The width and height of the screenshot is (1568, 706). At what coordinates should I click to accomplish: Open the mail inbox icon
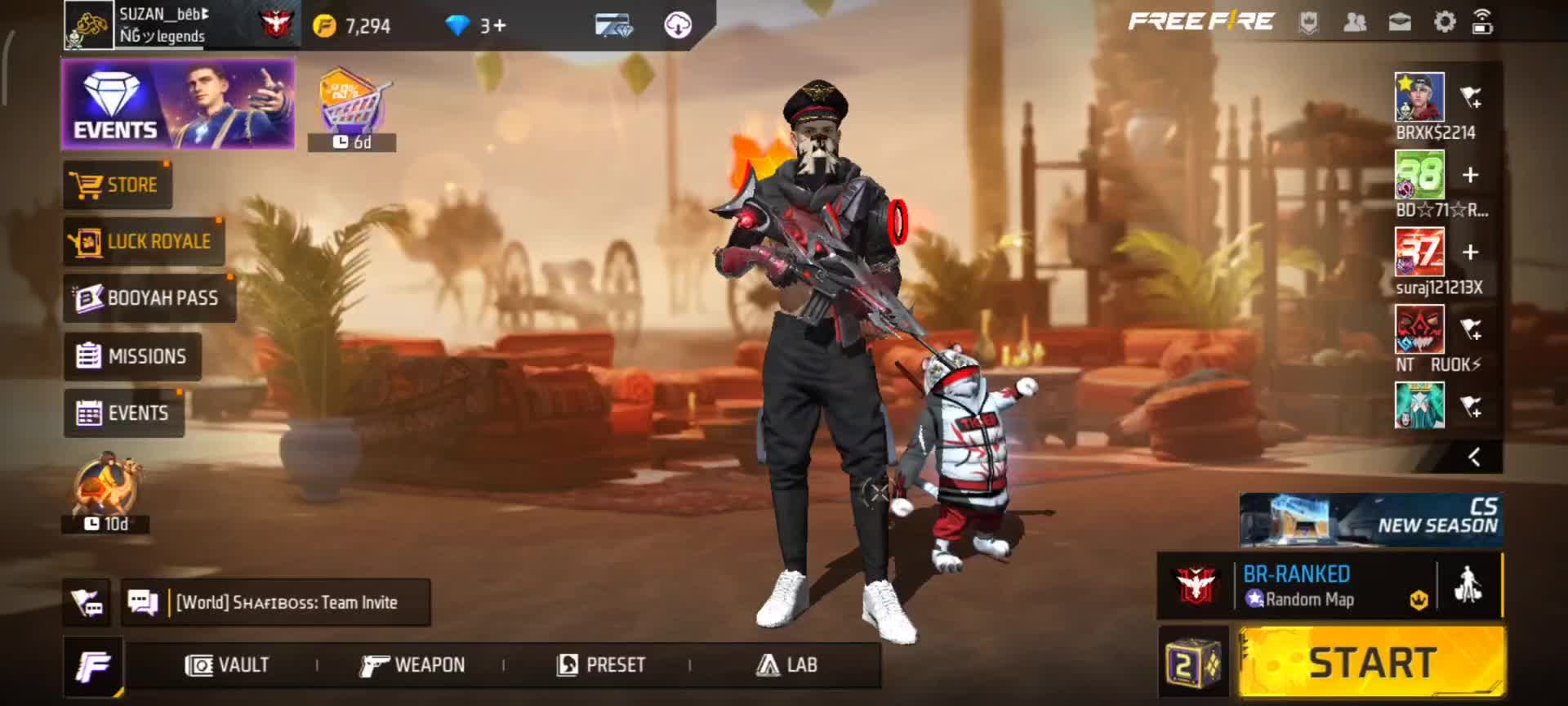[1400, 22]
